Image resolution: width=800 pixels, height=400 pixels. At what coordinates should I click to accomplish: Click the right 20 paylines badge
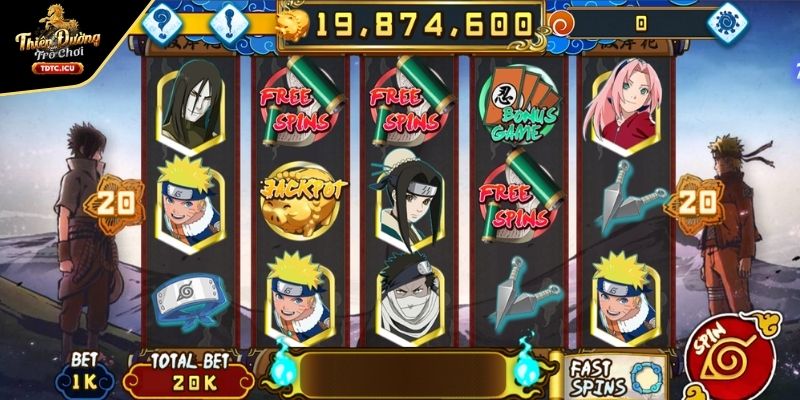[x=697, y=202]
